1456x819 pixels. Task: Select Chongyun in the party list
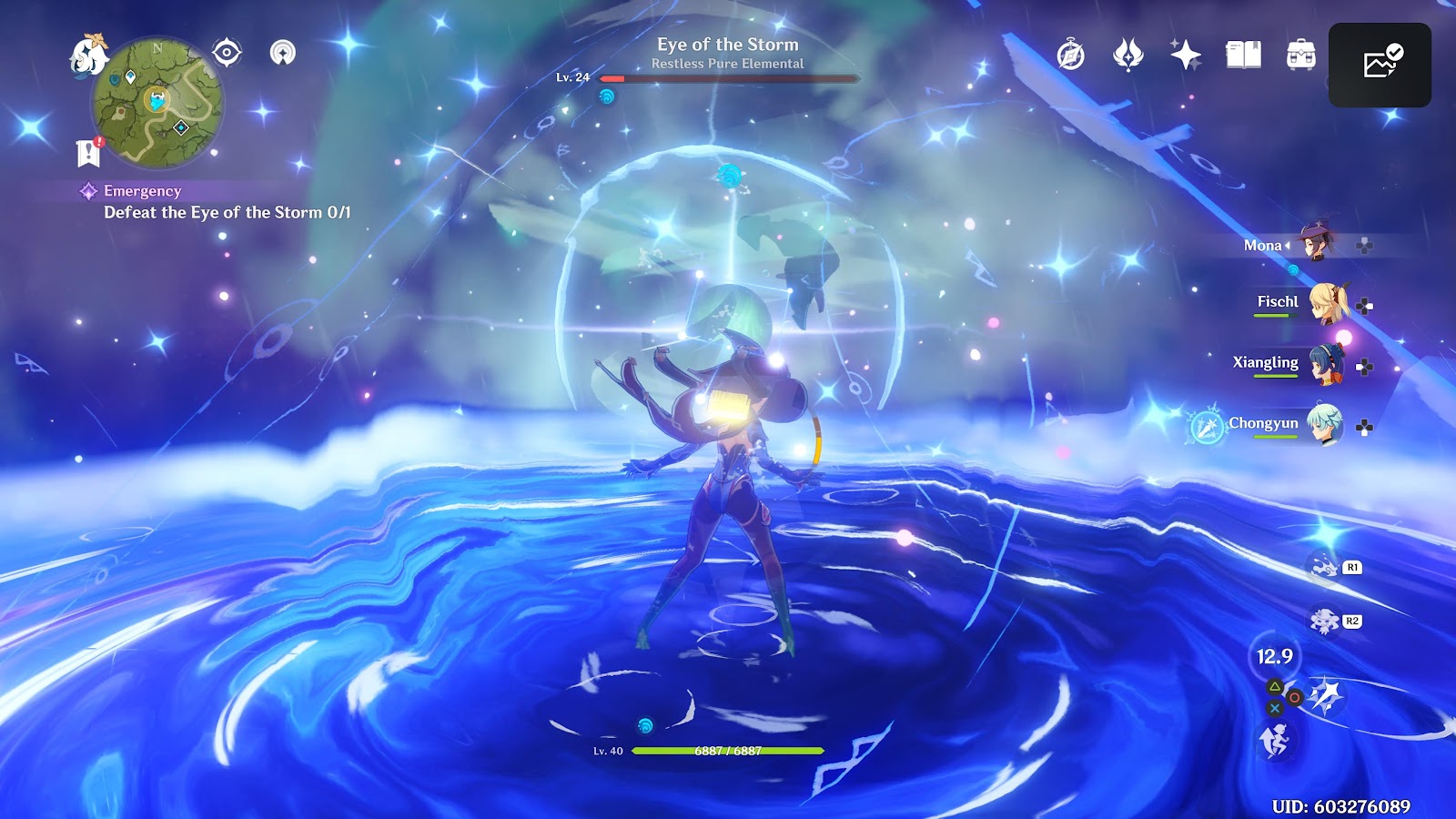point(1324,424)
